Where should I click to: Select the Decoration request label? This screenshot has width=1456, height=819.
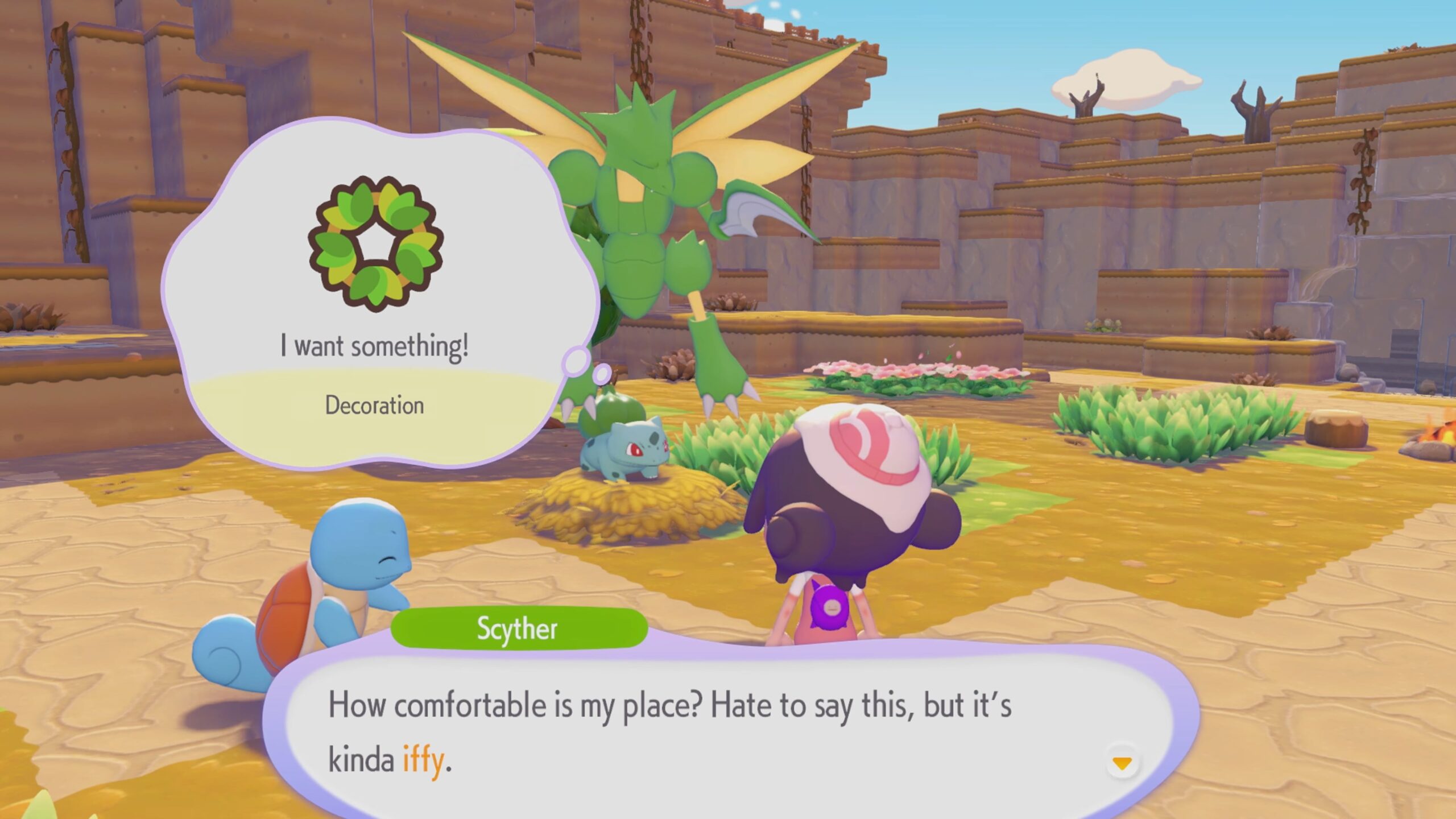click(374, 406)
